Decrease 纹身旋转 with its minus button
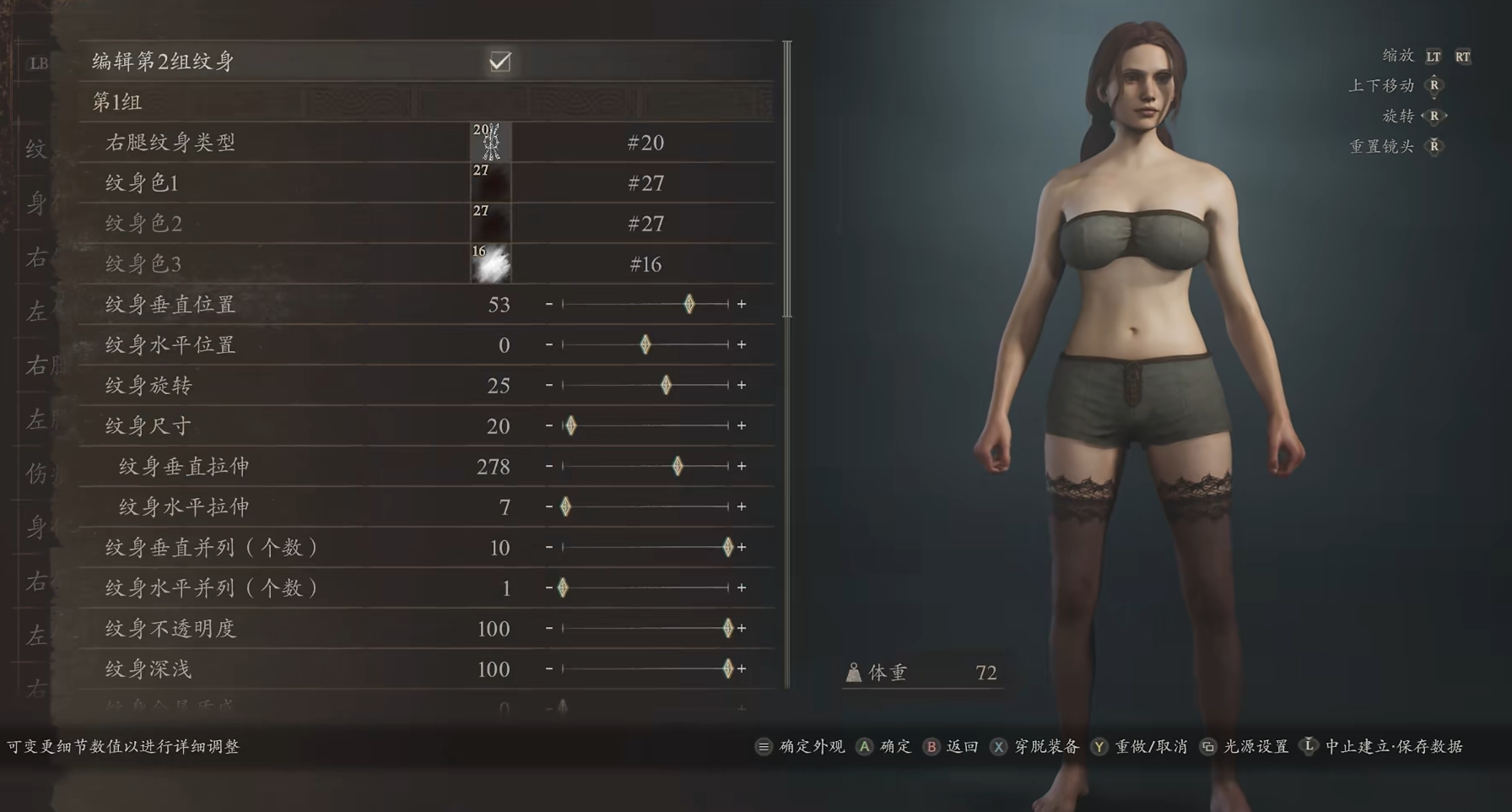Image resolution: width=1512 pixels, height=812 pixels. tap(549, 385)
